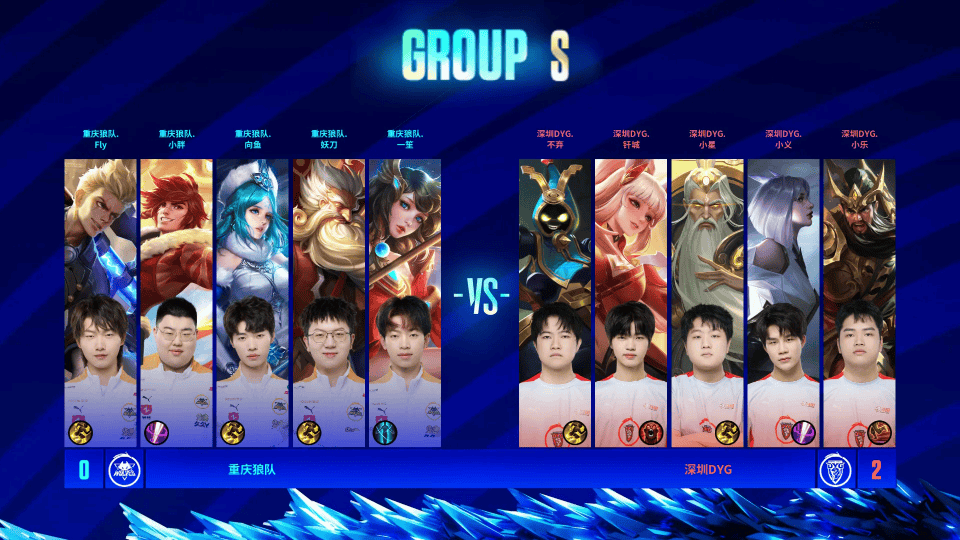Click the 重庆狼队 wolf team logo

click(x=124, y=469)
